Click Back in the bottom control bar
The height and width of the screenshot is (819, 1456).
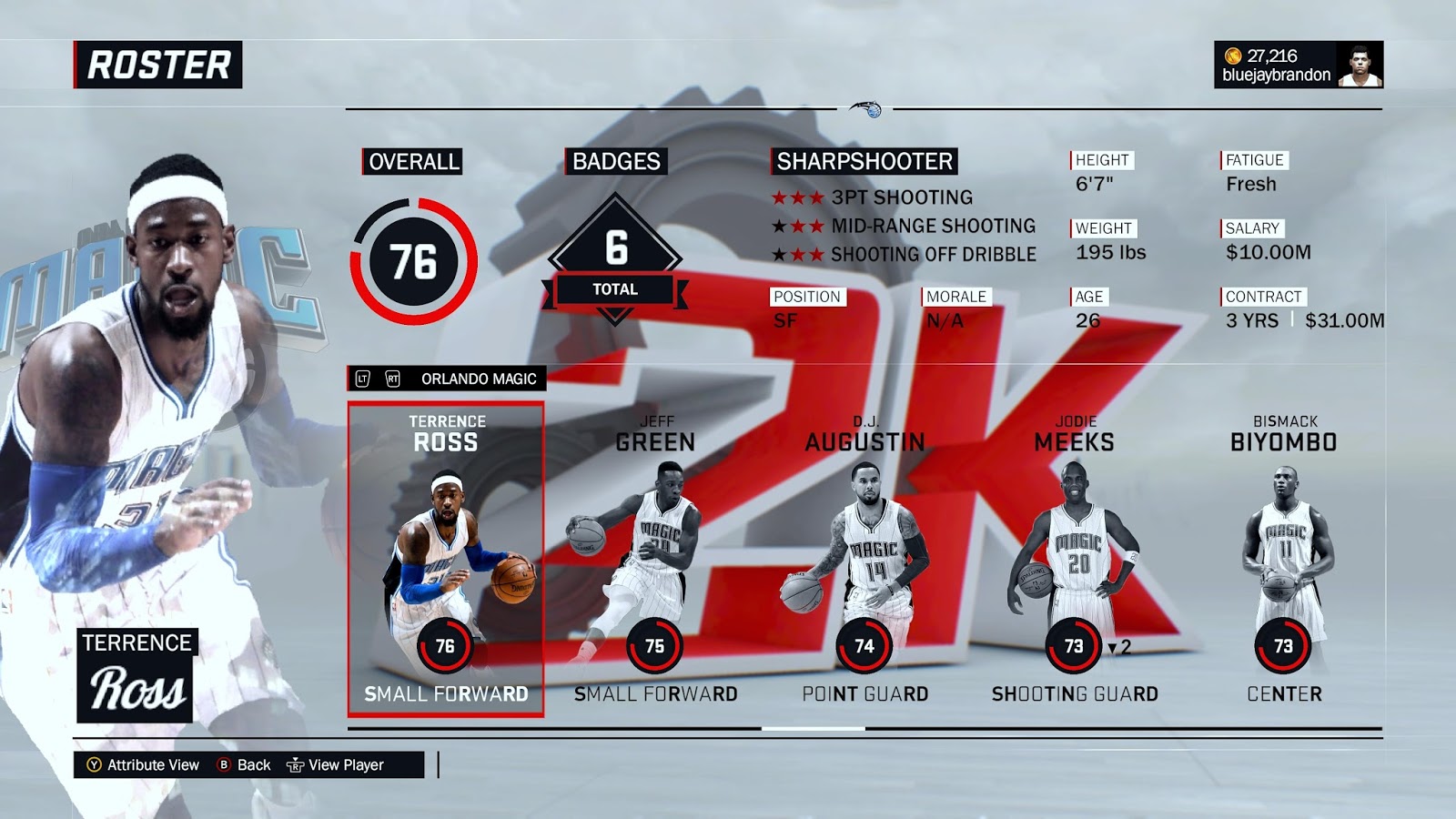pos(255,765)
